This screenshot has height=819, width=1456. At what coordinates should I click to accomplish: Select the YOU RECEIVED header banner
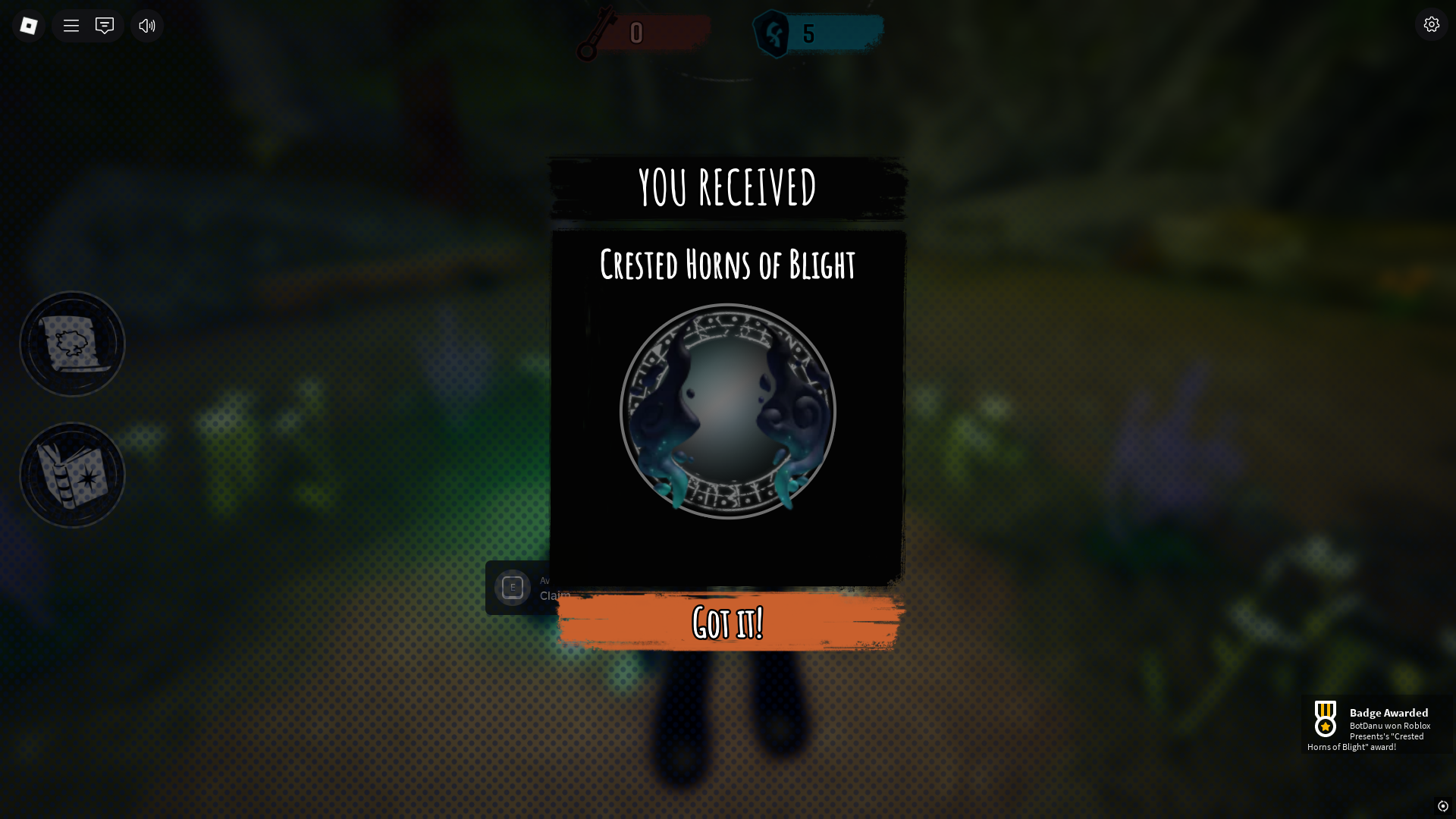(x=726, y=188)
